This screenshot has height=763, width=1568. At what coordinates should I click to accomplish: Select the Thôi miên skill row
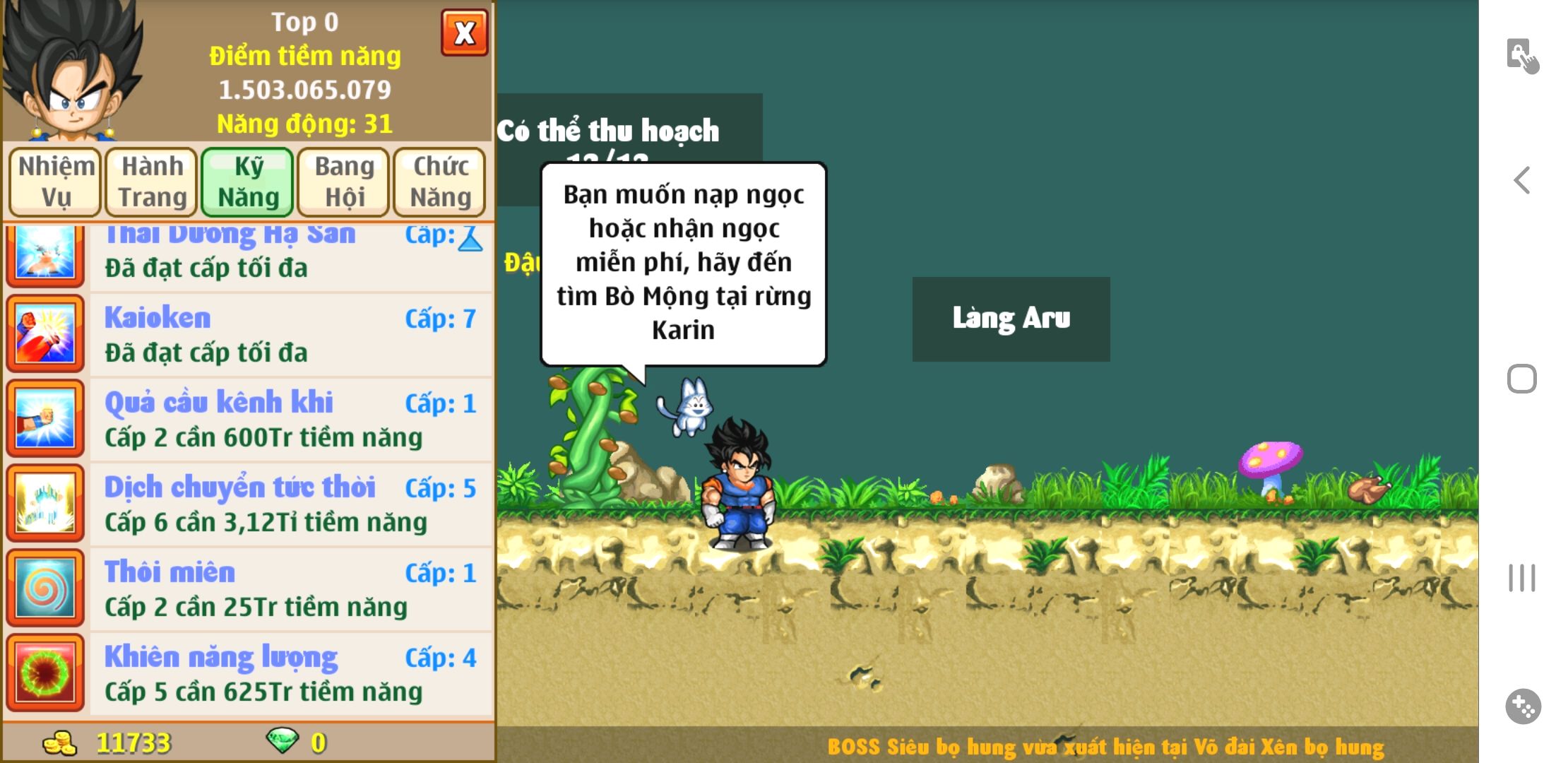click(x=290, y=589)
